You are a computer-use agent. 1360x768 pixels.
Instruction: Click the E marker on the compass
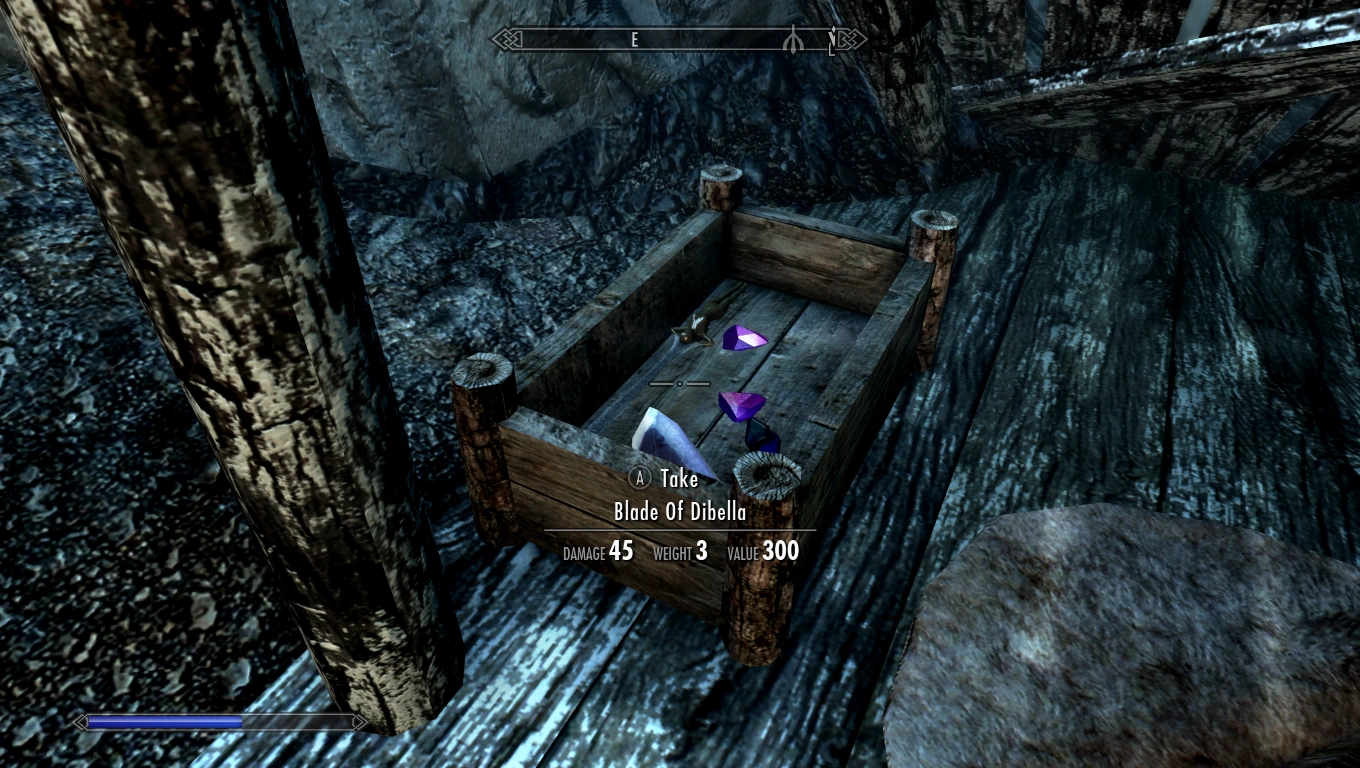(x=633, y=40)
